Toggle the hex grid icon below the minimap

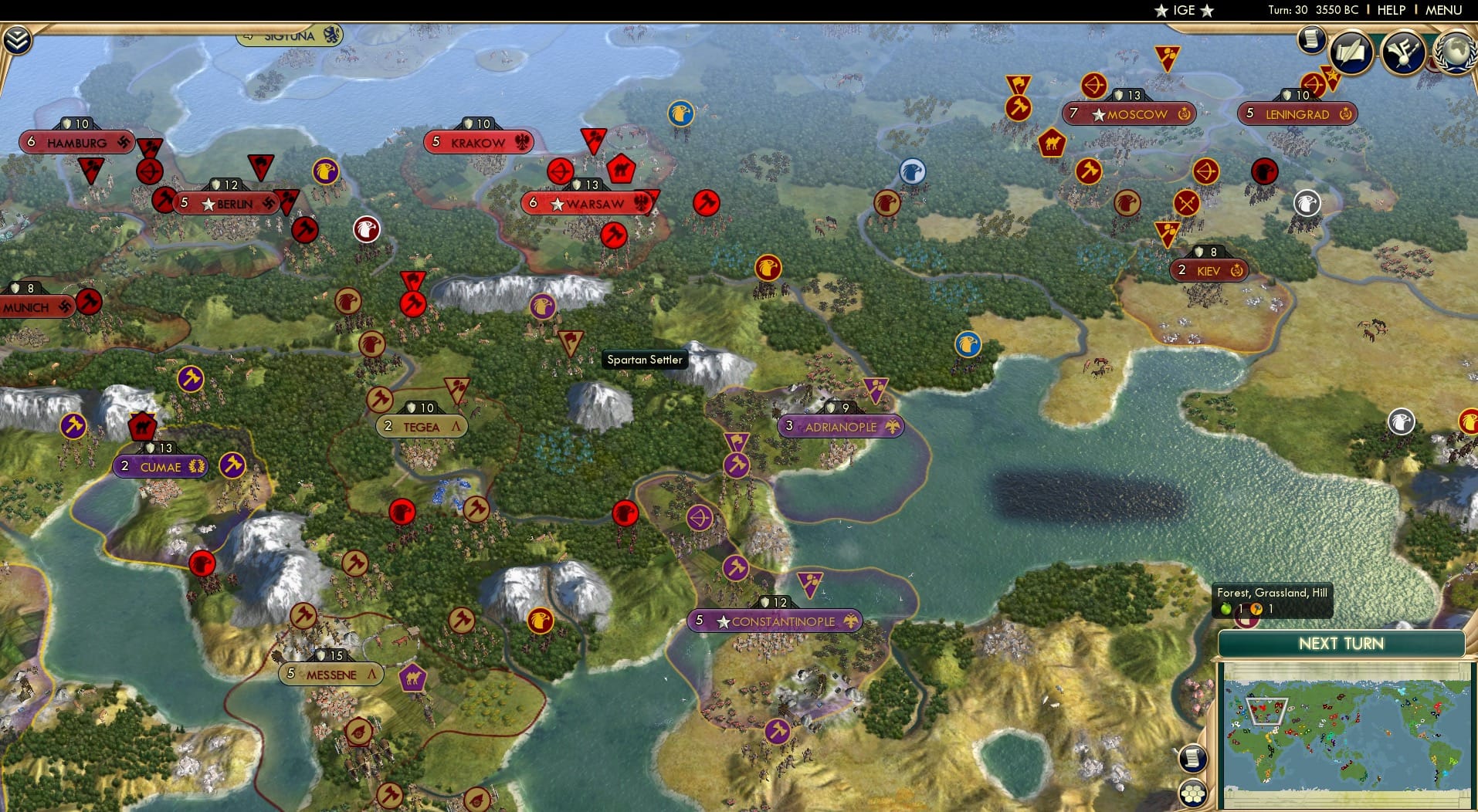[1193, 792]
